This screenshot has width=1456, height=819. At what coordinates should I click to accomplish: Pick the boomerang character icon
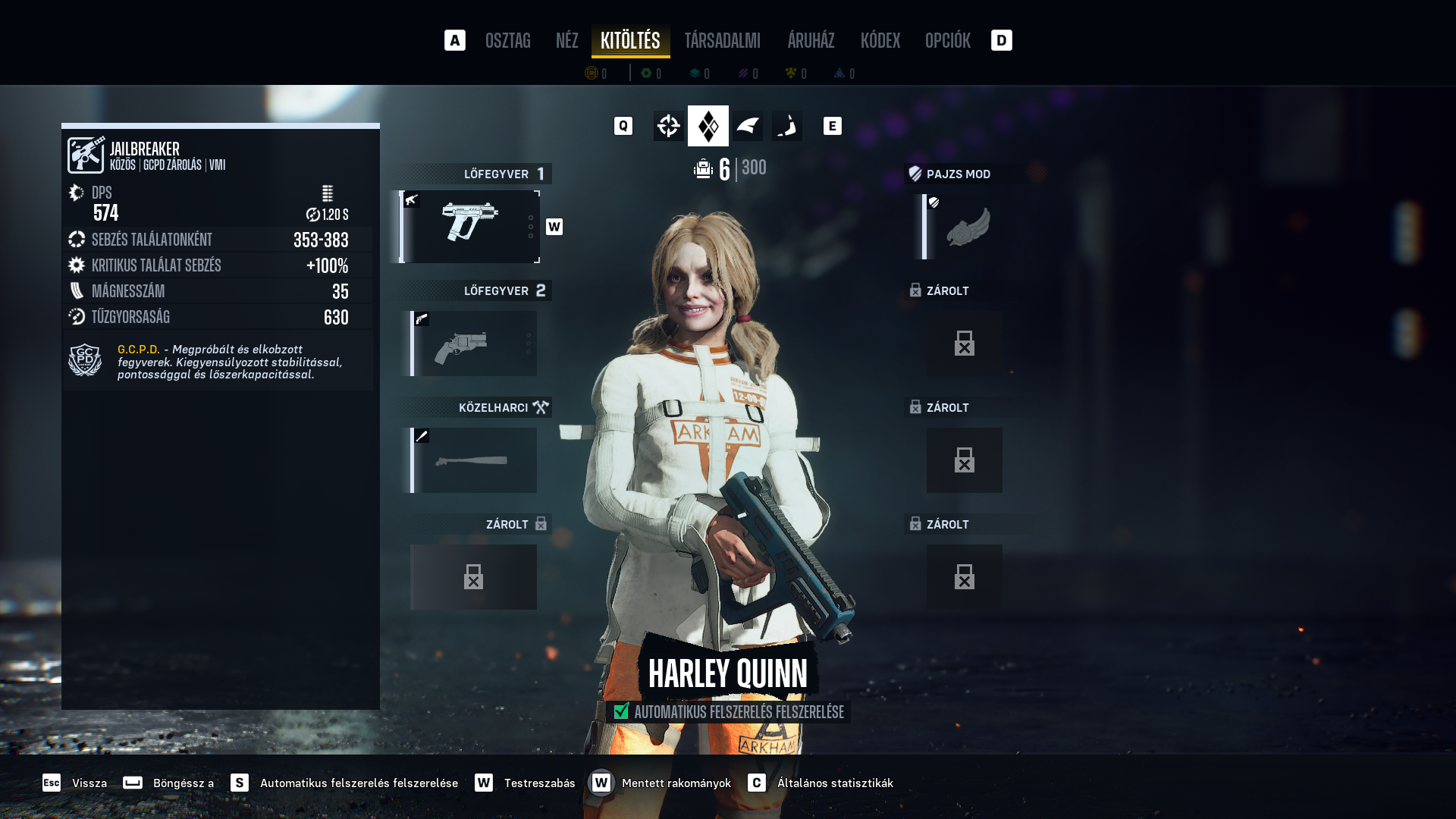pos(787,126)
